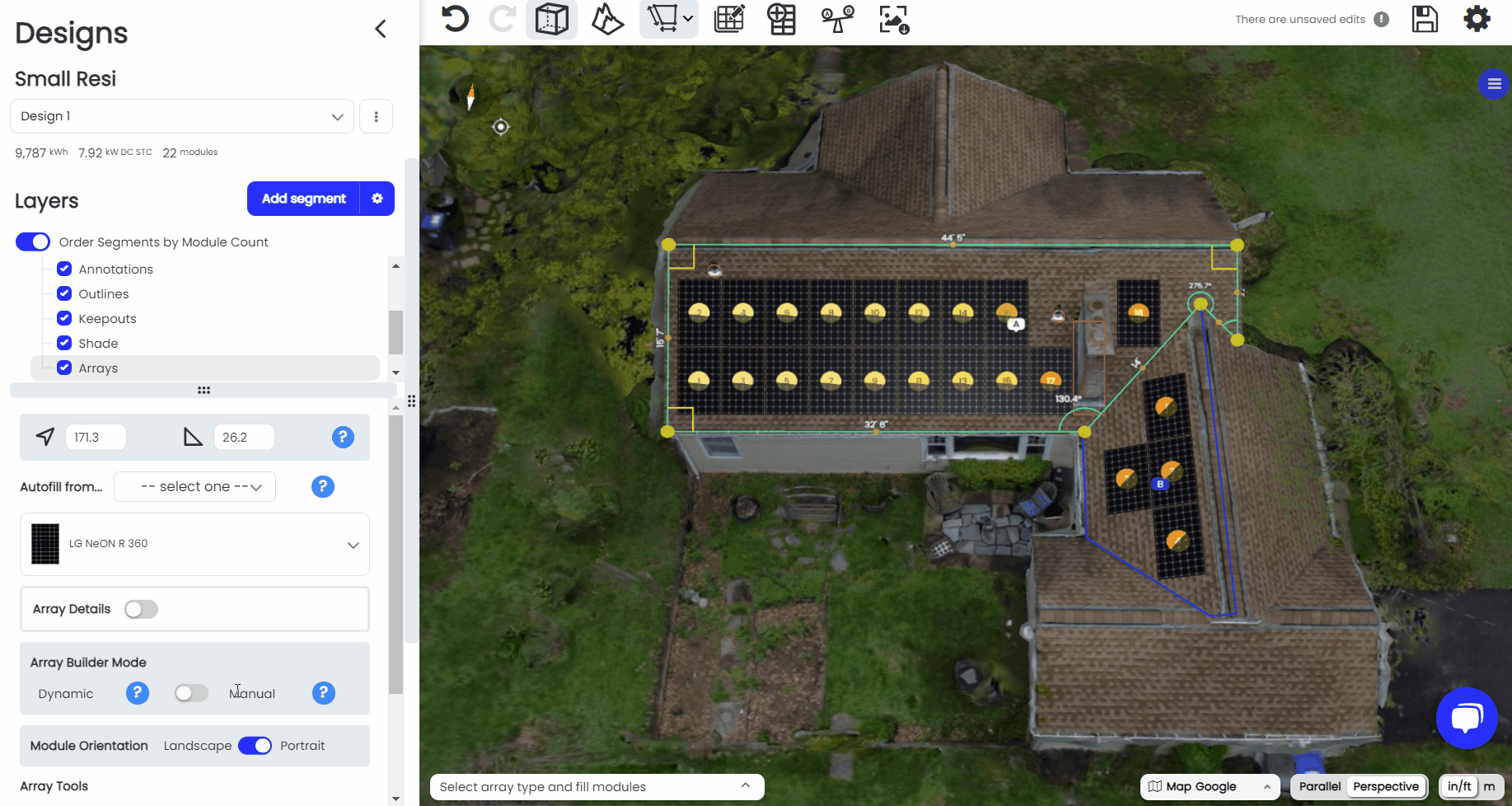1512x806 pixels.
Task: Collapse the Designs side panel
Action: [x=381, y=30]
